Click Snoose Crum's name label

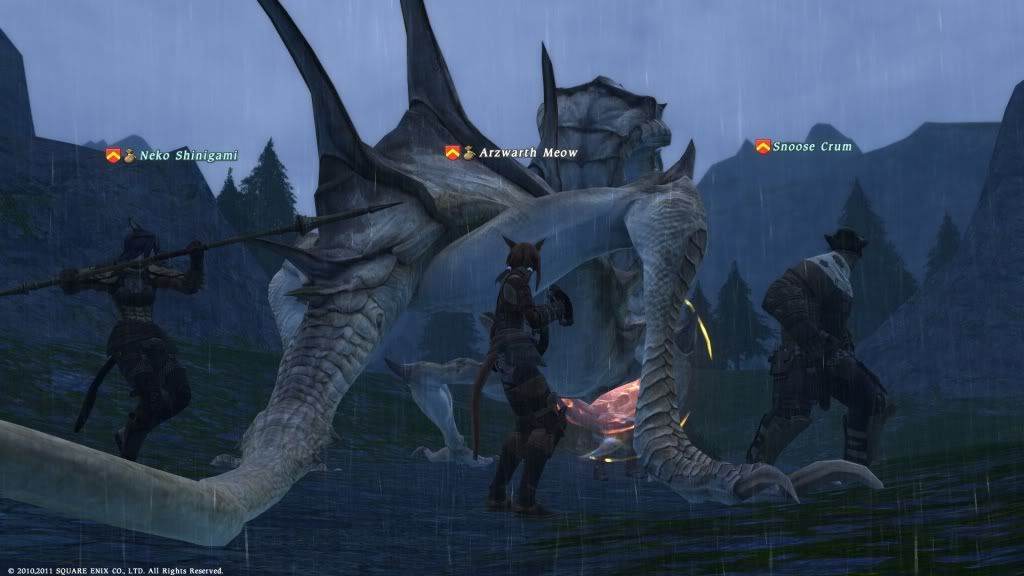pos(811,147)
